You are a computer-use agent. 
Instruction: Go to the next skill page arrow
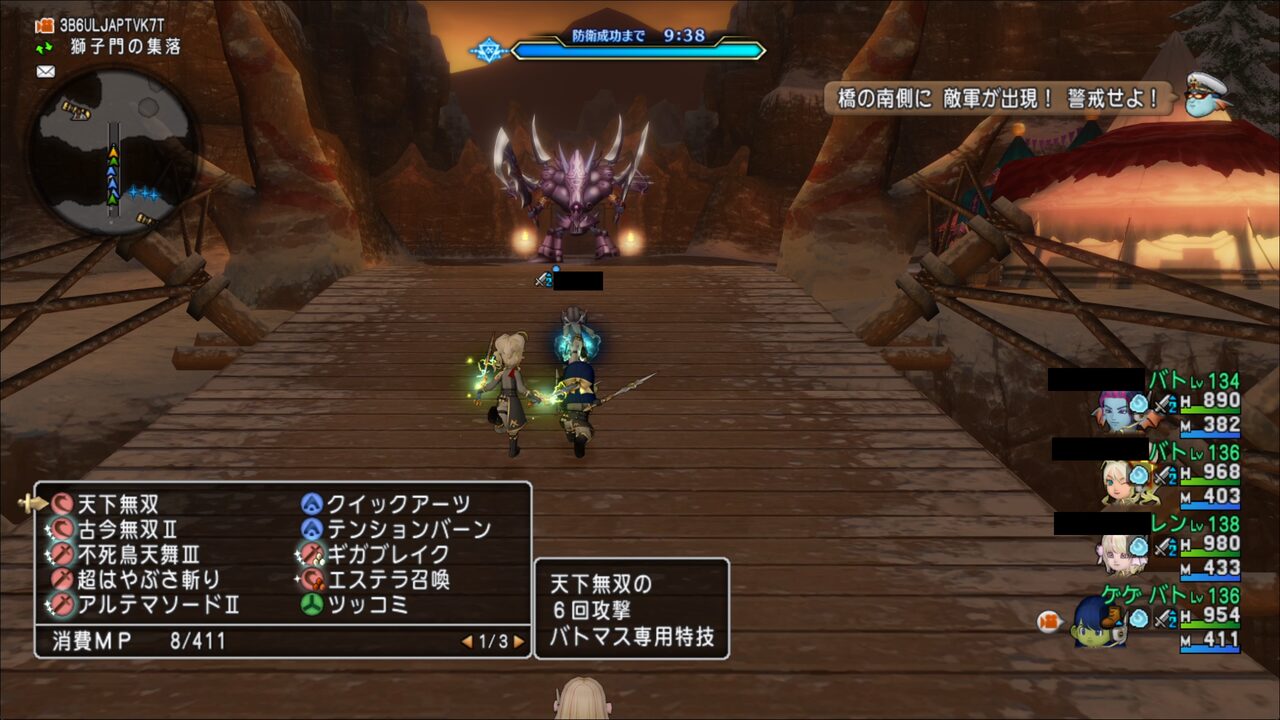519,642
